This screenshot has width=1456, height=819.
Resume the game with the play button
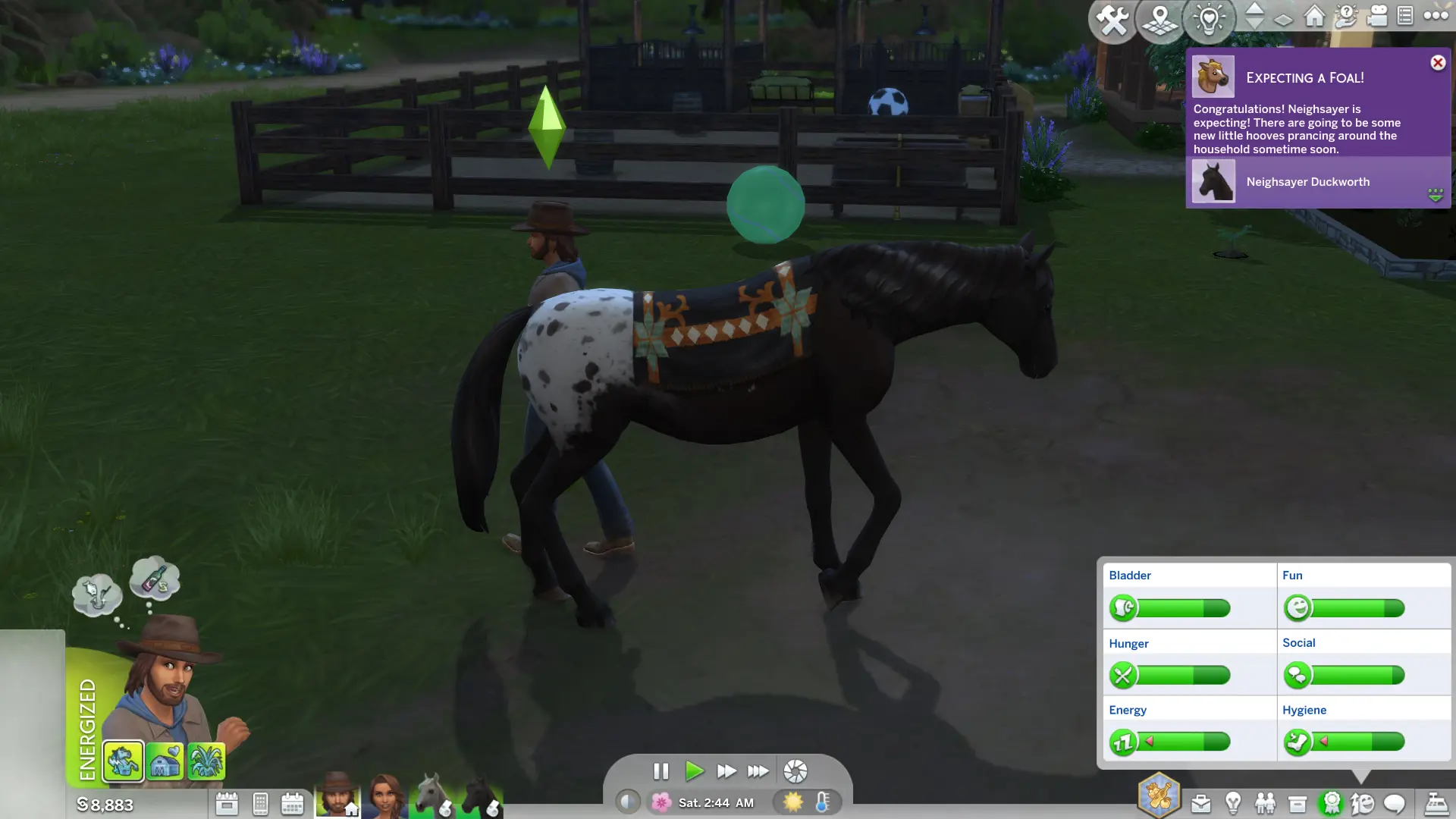(x=695, y=771)
